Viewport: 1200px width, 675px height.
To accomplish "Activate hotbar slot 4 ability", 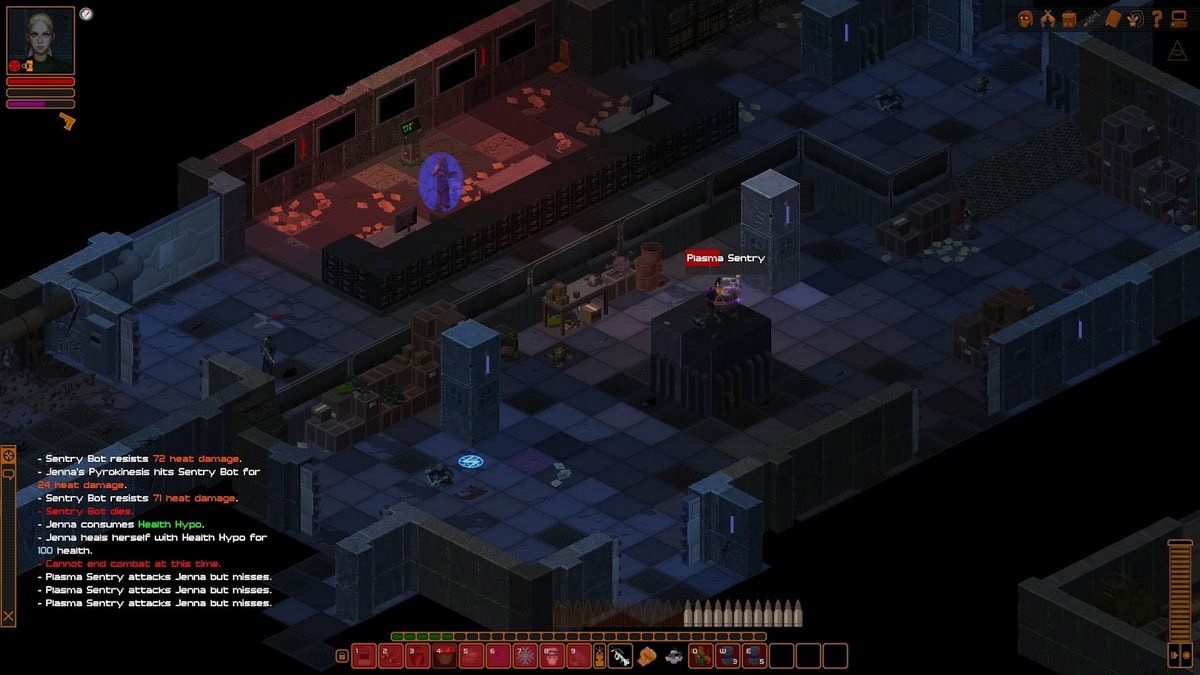I will point(444,656).
